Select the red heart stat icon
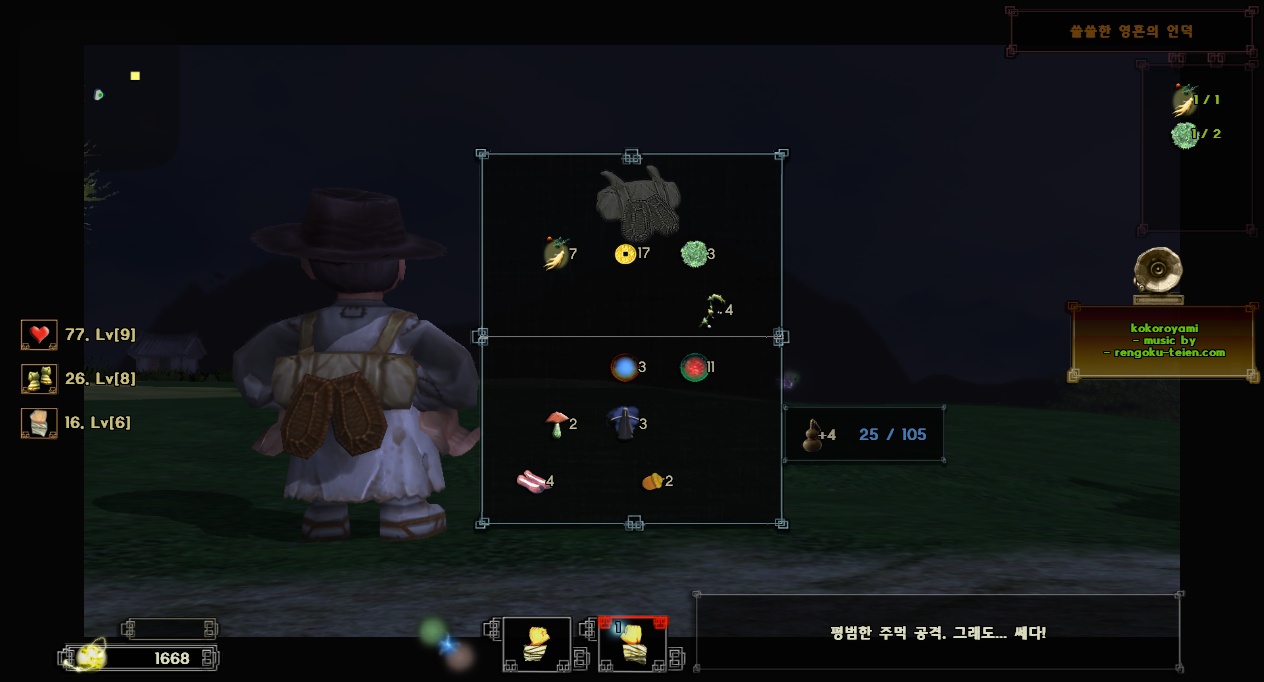The height and width of the screenshot is (682, 1264). [x=39, y=335]
